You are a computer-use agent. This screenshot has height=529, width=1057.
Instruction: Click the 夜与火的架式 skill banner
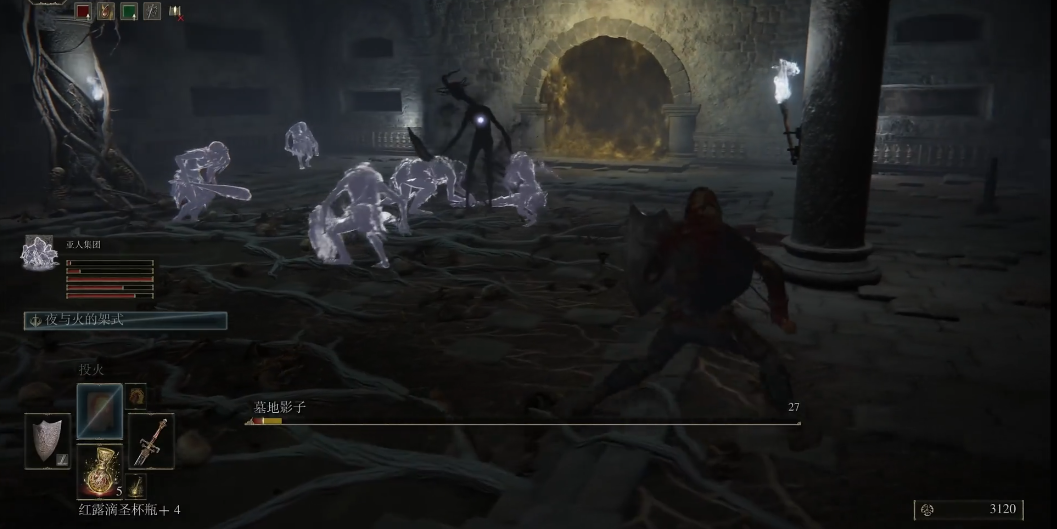(126, 321)
